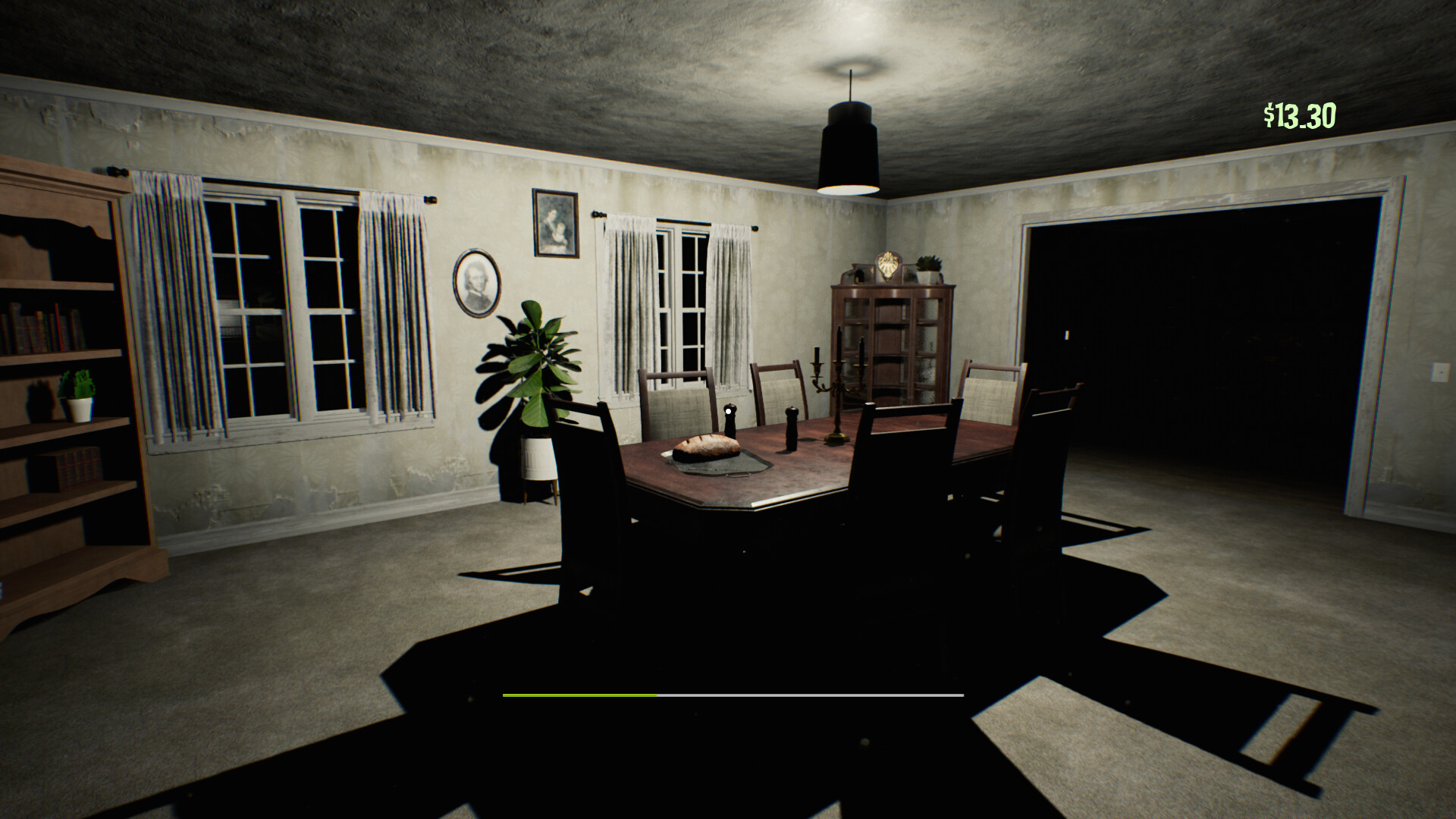Click the light switch on the right wall
Image resolution: width=1456 pixels, height=819 pixels.
tap(1440, 373)
